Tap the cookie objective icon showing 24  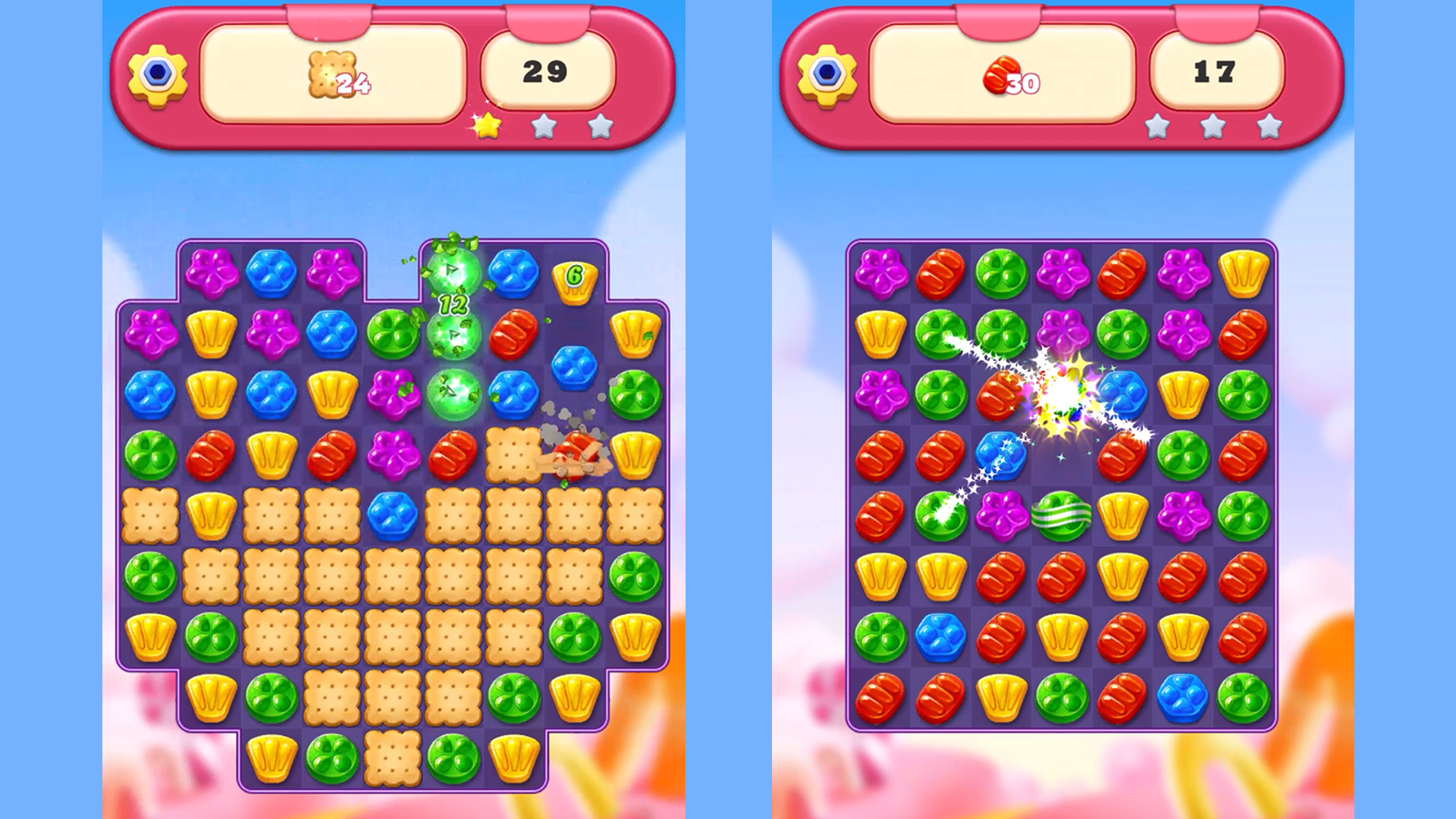[x=331, y=74]
